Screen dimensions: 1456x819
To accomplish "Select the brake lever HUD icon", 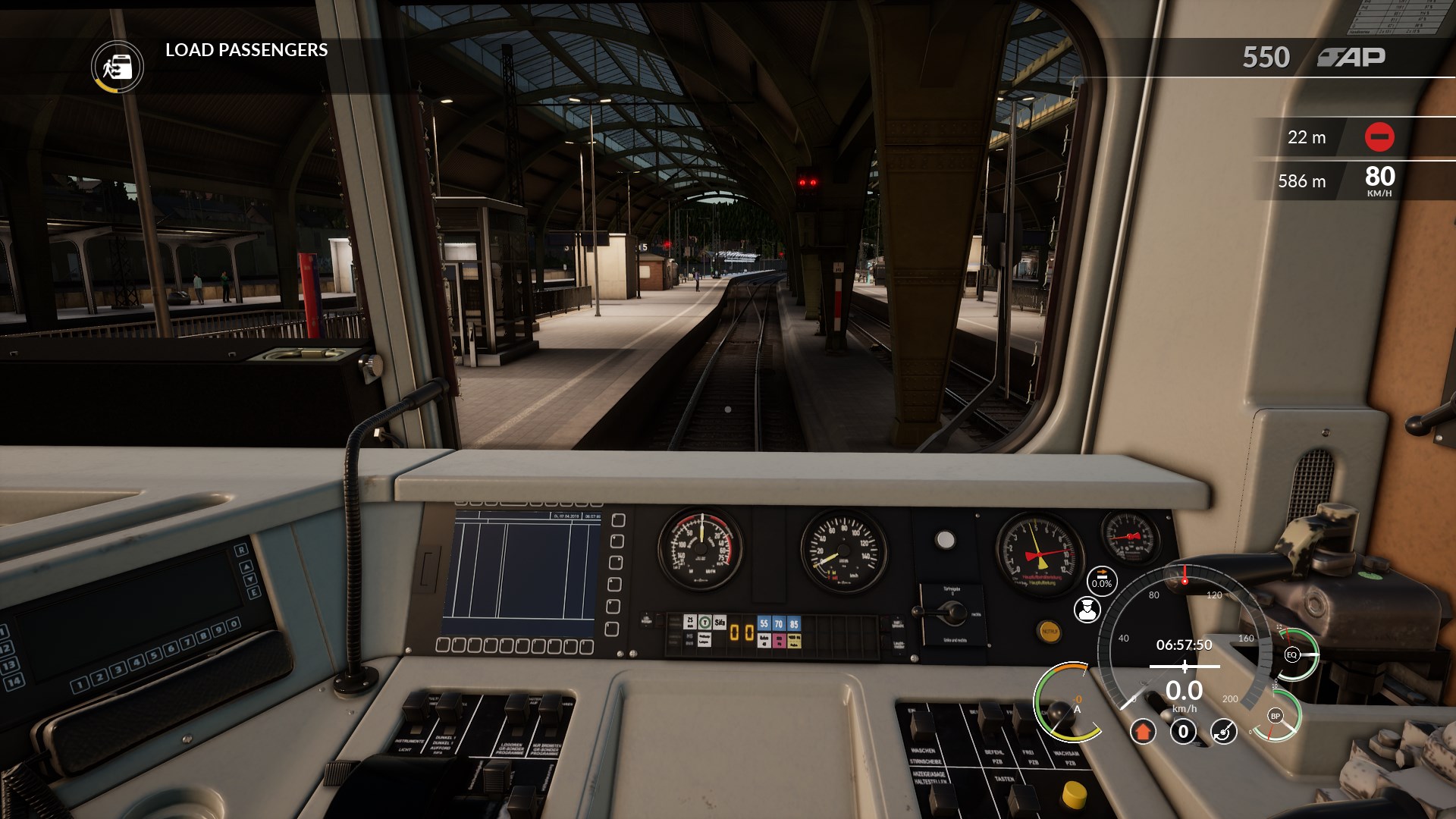I will pos(1223,732).
